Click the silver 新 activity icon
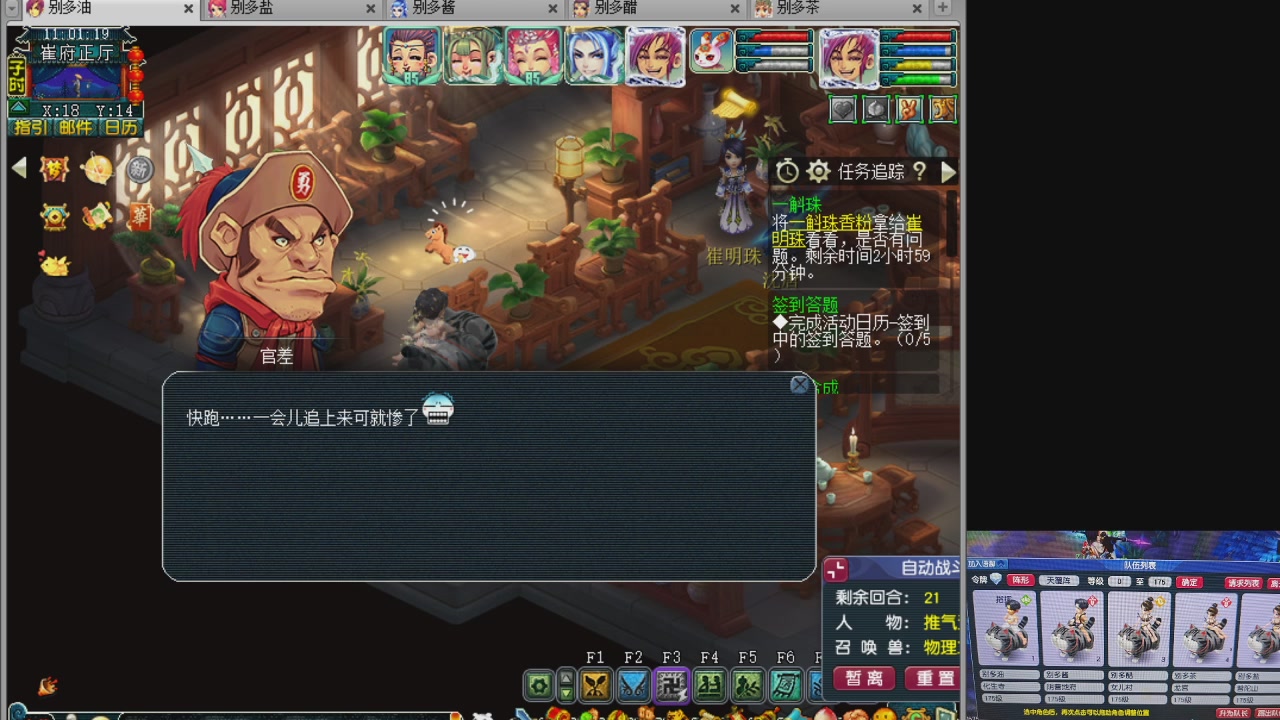Viewport: 1280px width, 720px height. [139, 170]
